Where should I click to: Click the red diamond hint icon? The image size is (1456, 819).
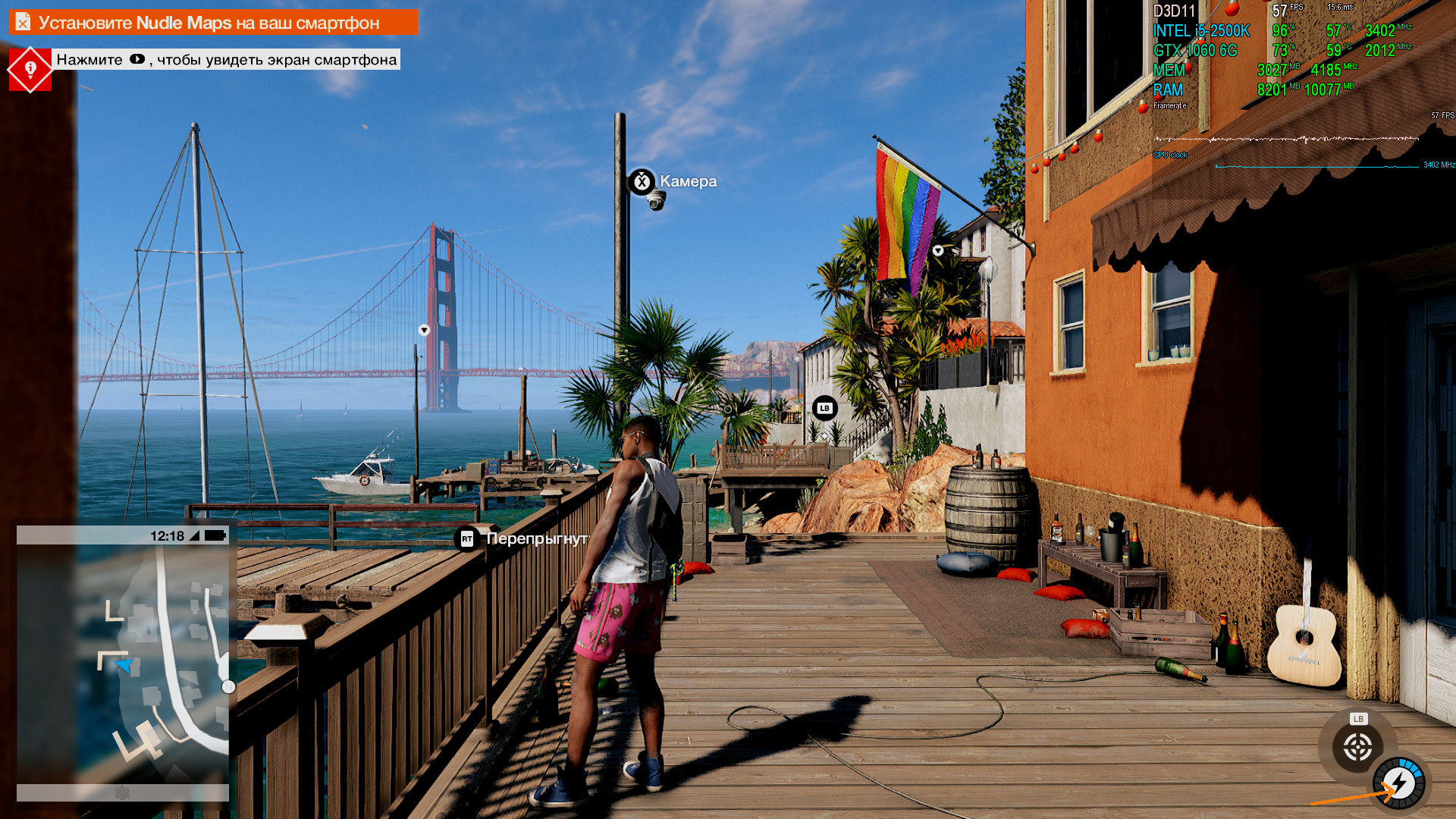(x=30, y=70)
